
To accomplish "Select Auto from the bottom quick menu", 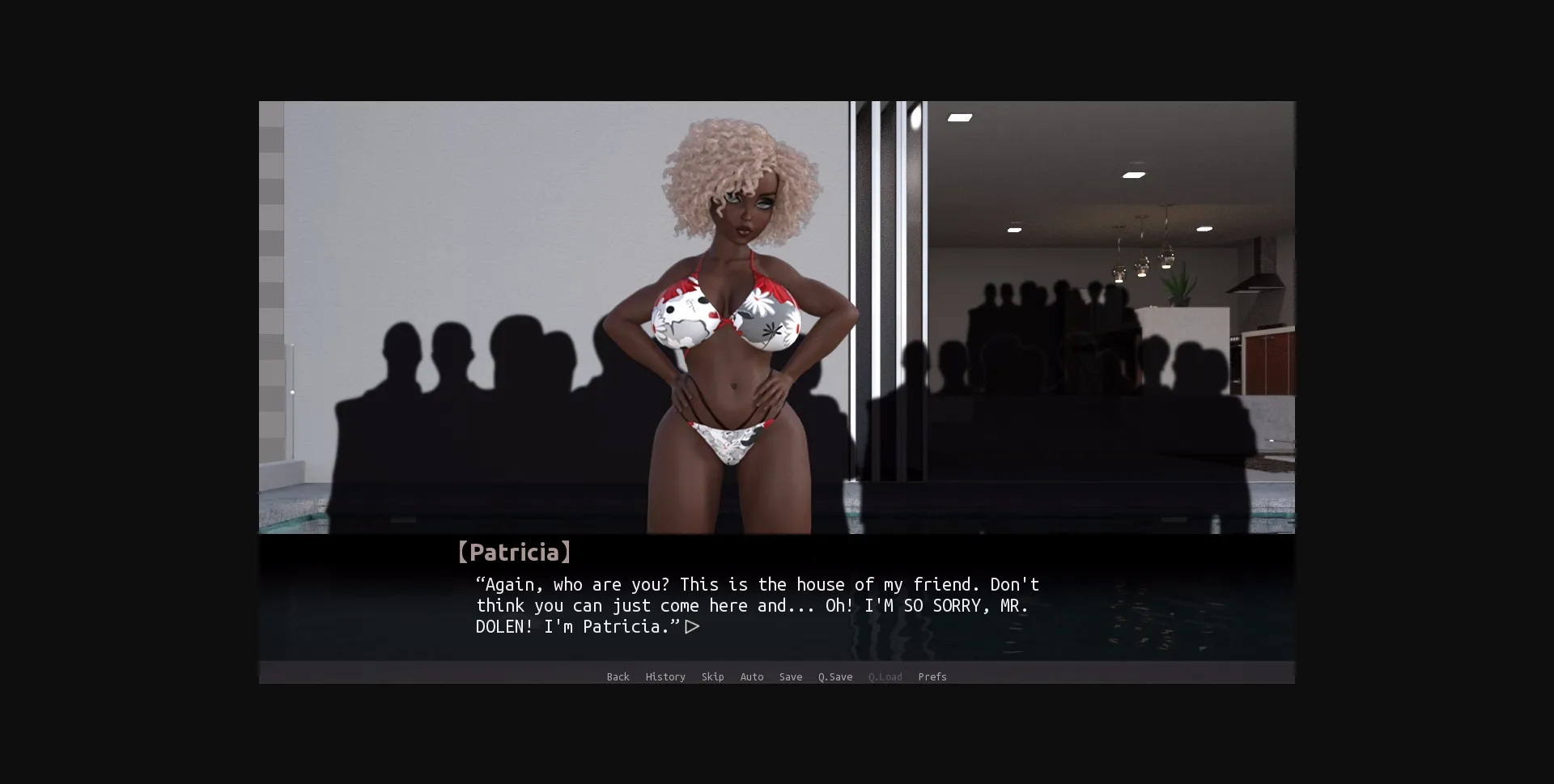I will point(752,677).
